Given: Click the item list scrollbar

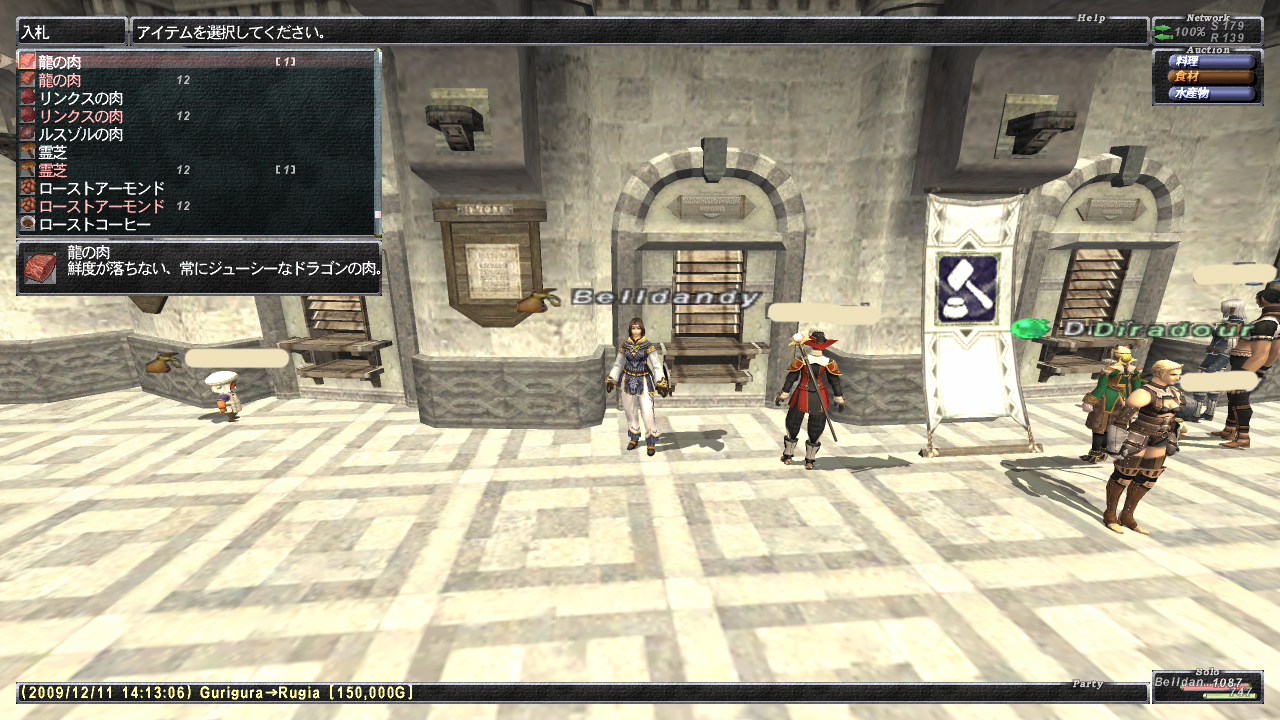Looking at the screenshot, I should coord(378,140).
